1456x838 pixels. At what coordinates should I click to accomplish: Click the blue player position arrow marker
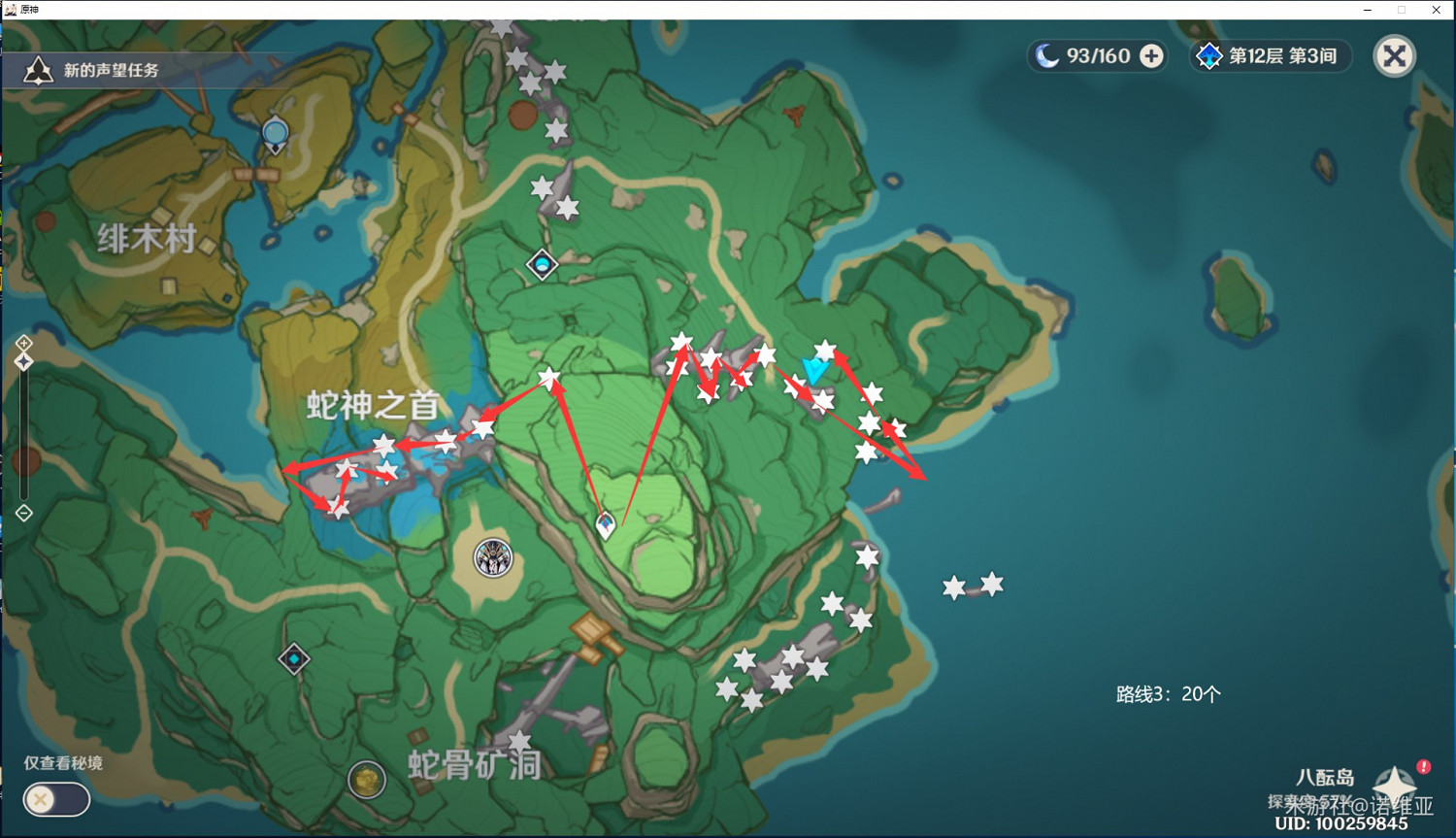814,370
